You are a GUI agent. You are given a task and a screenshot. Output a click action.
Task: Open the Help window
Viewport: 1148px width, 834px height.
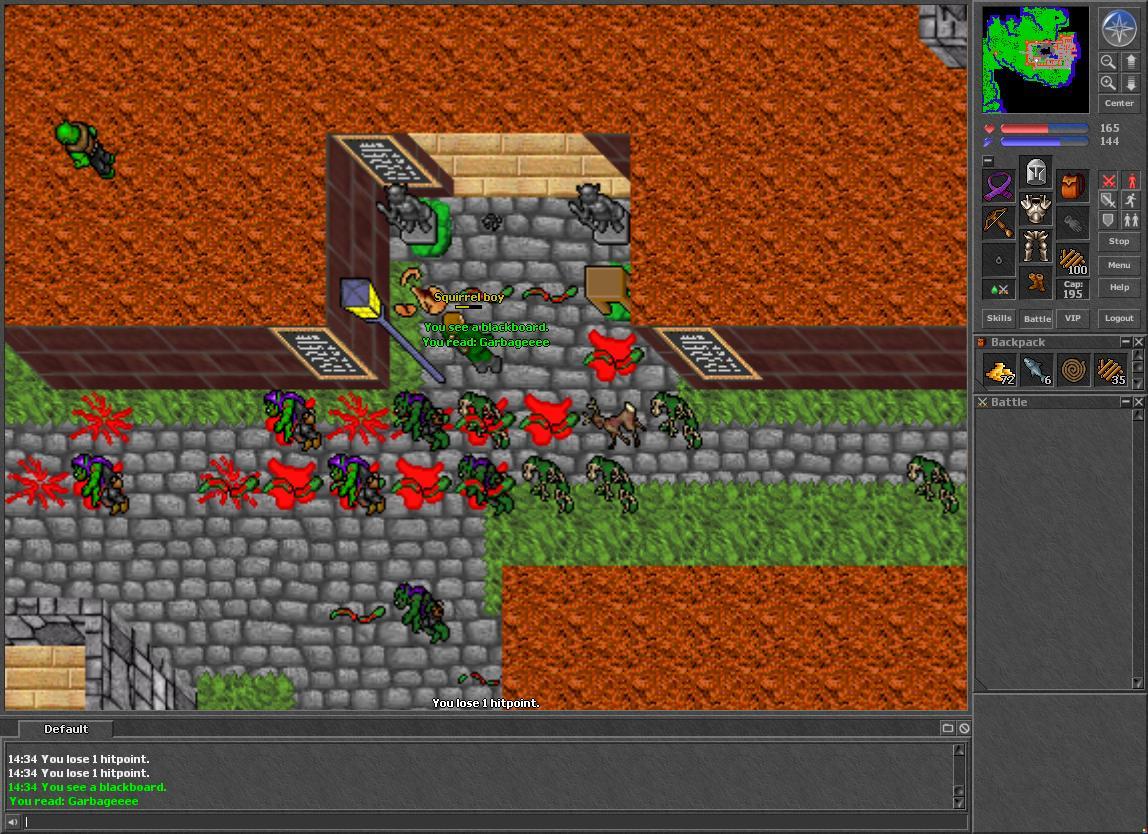click(x=1118, y=288)
